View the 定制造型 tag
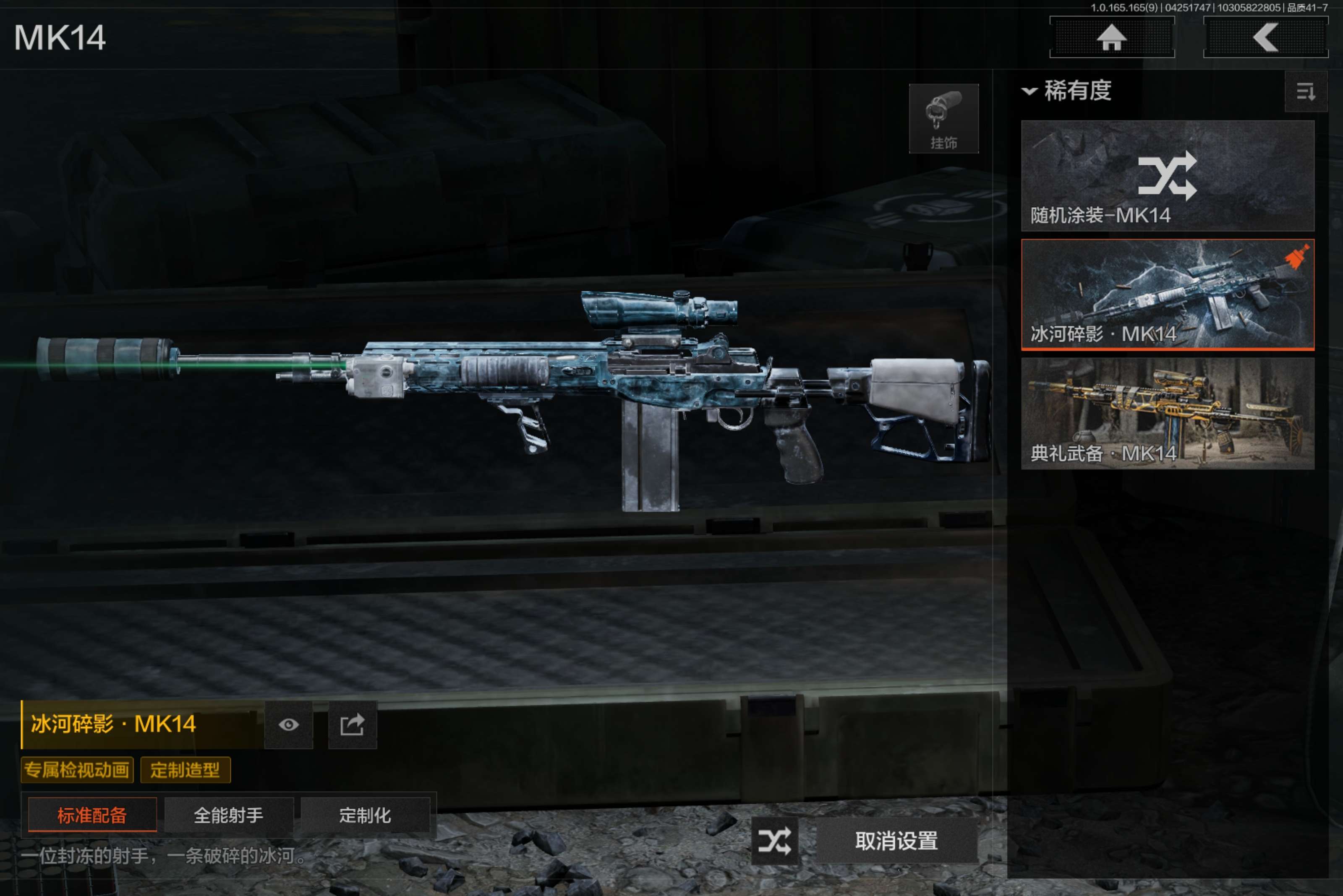This screenshot has height=896, width=1343. [185, 770]
